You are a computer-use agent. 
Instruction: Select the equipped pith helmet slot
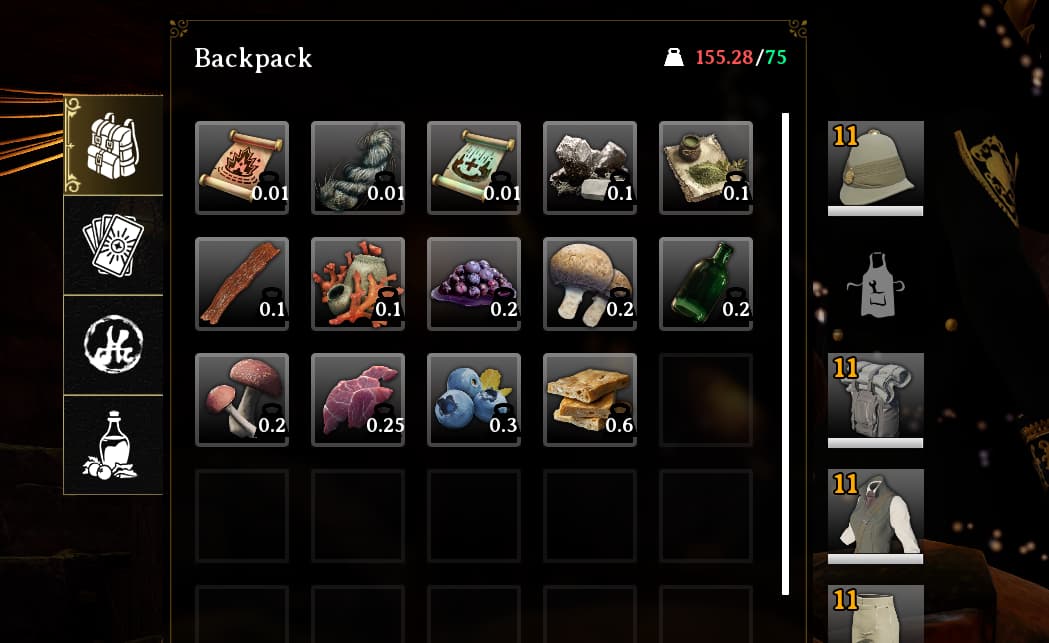tap(876, 167)
